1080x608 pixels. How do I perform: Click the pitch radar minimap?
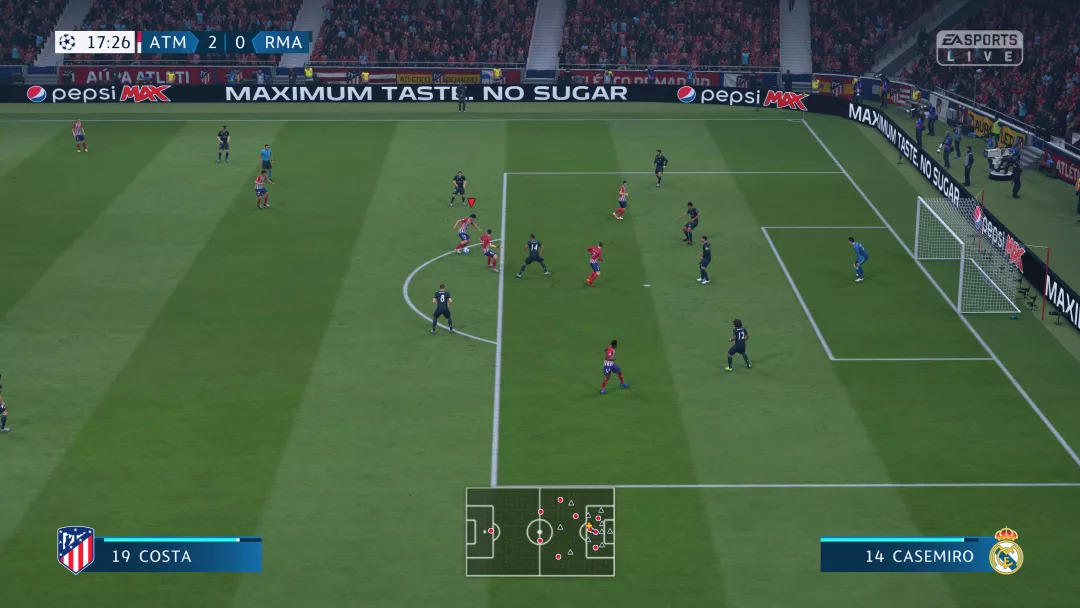pyautogui.click(x=540, y=531)
